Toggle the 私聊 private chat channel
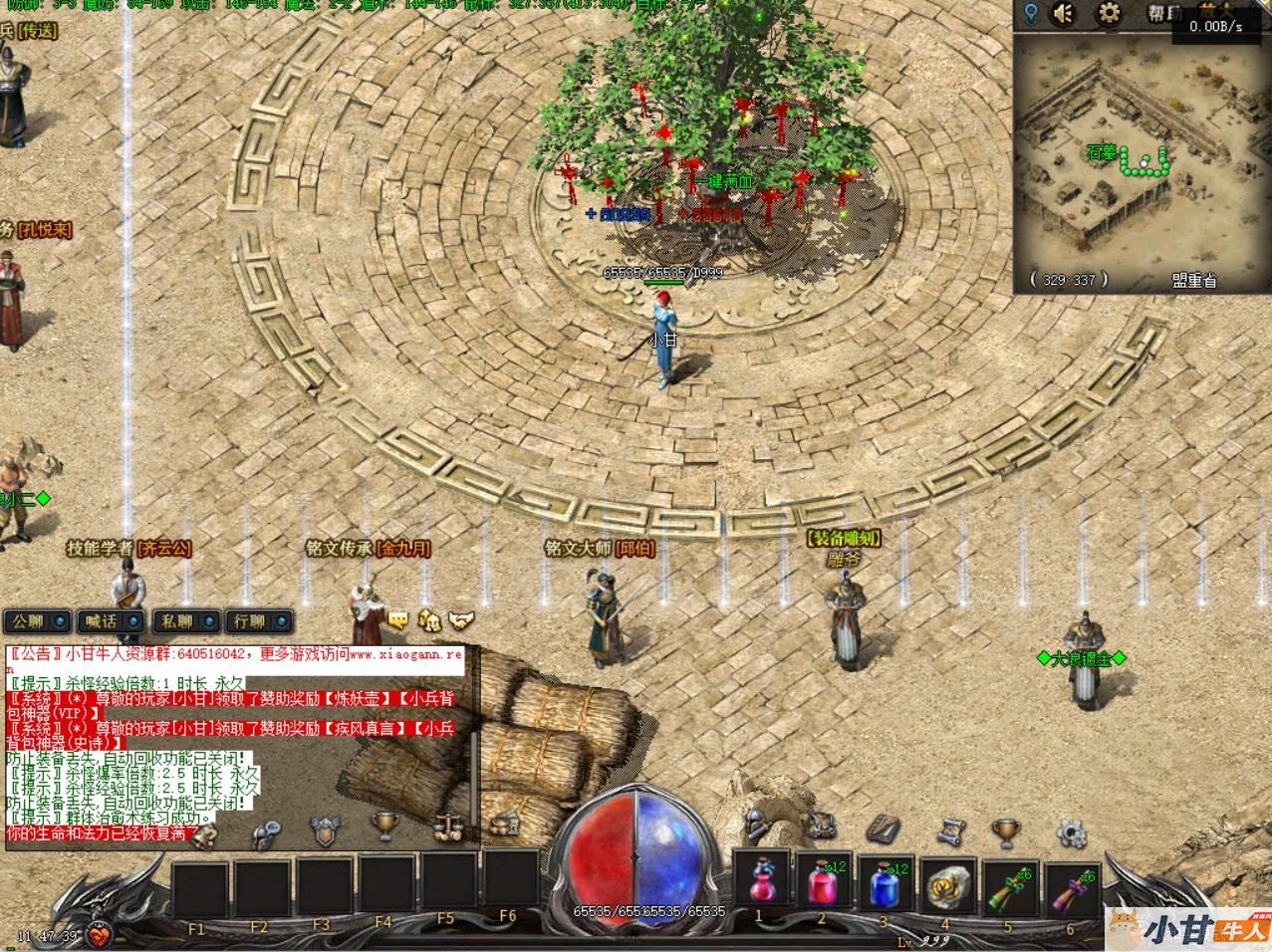 [x=187, y=621]
